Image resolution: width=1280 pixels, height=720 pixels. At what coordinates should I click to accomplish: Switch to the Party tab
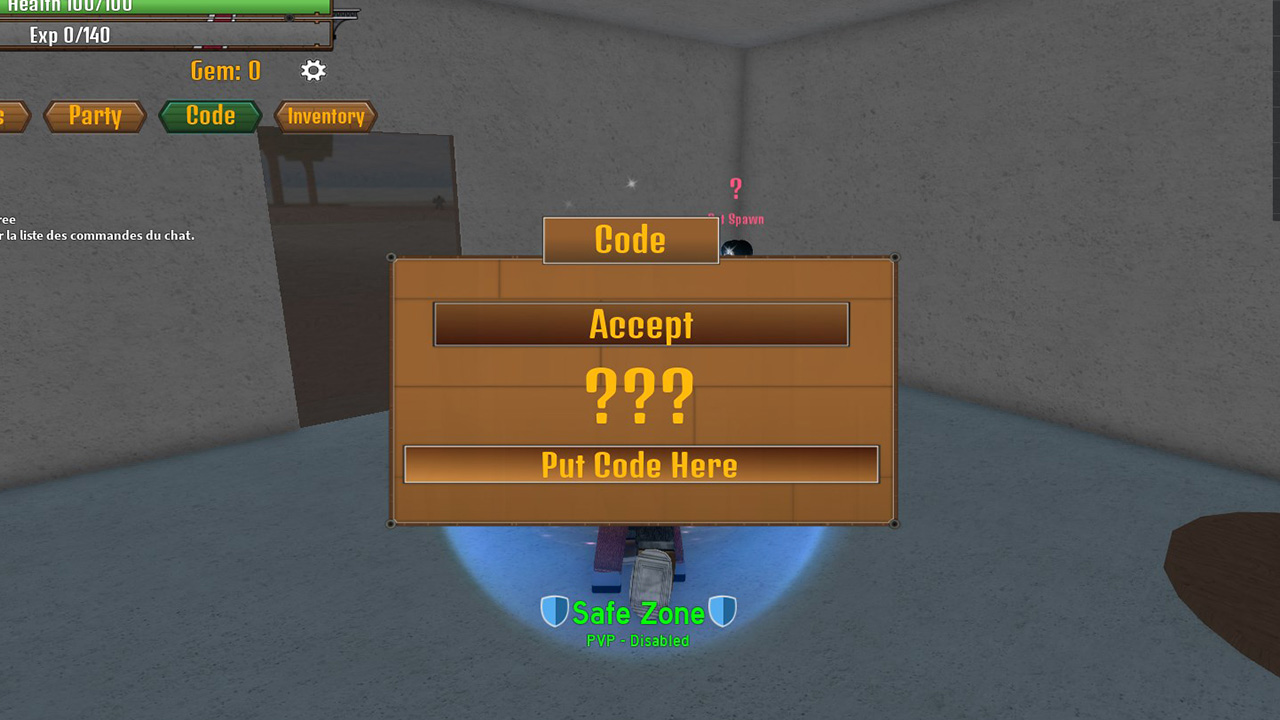pos(95,116)
